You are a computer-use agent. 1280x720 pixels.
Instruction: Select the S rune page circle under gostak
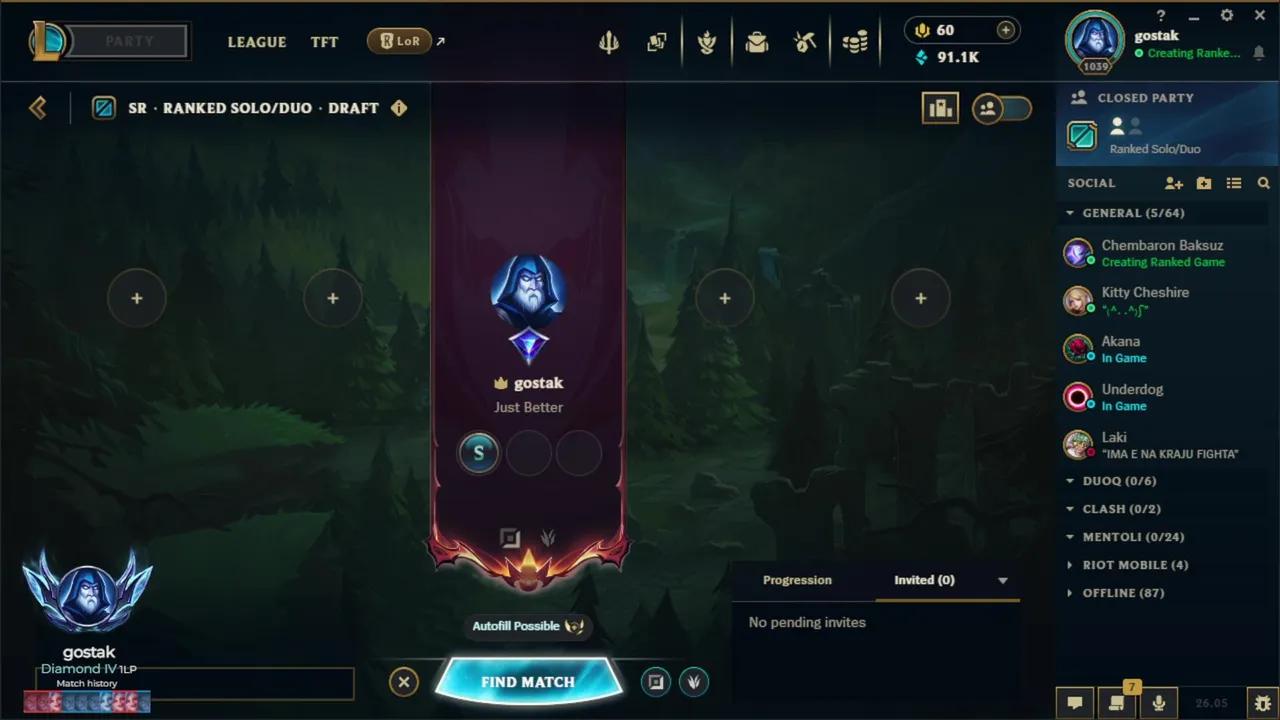click(x=478, y=453)
